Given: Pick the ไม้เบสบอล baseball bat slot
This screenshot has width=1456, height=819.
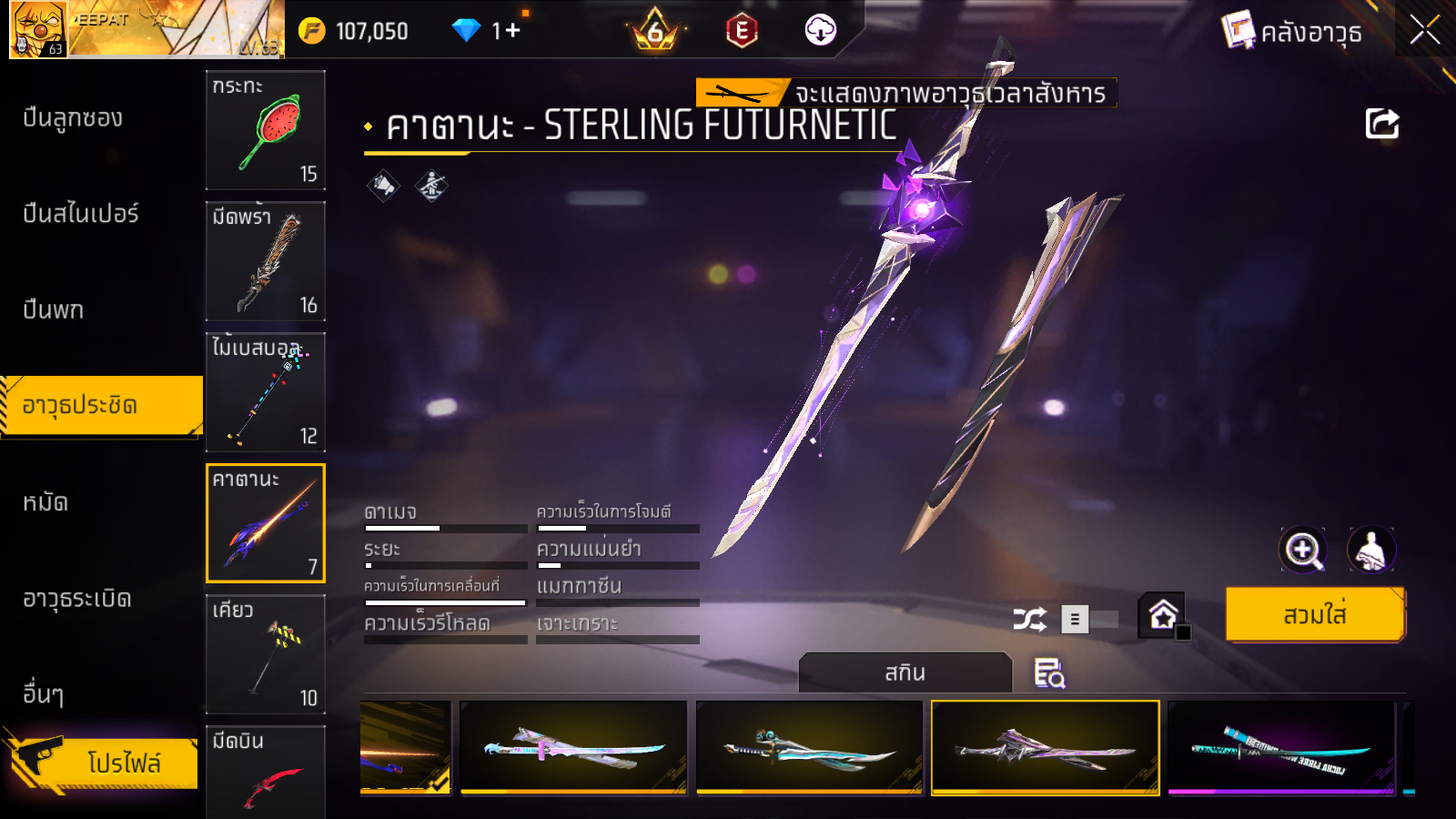Looking at the screenshot, I should (266, 392).
